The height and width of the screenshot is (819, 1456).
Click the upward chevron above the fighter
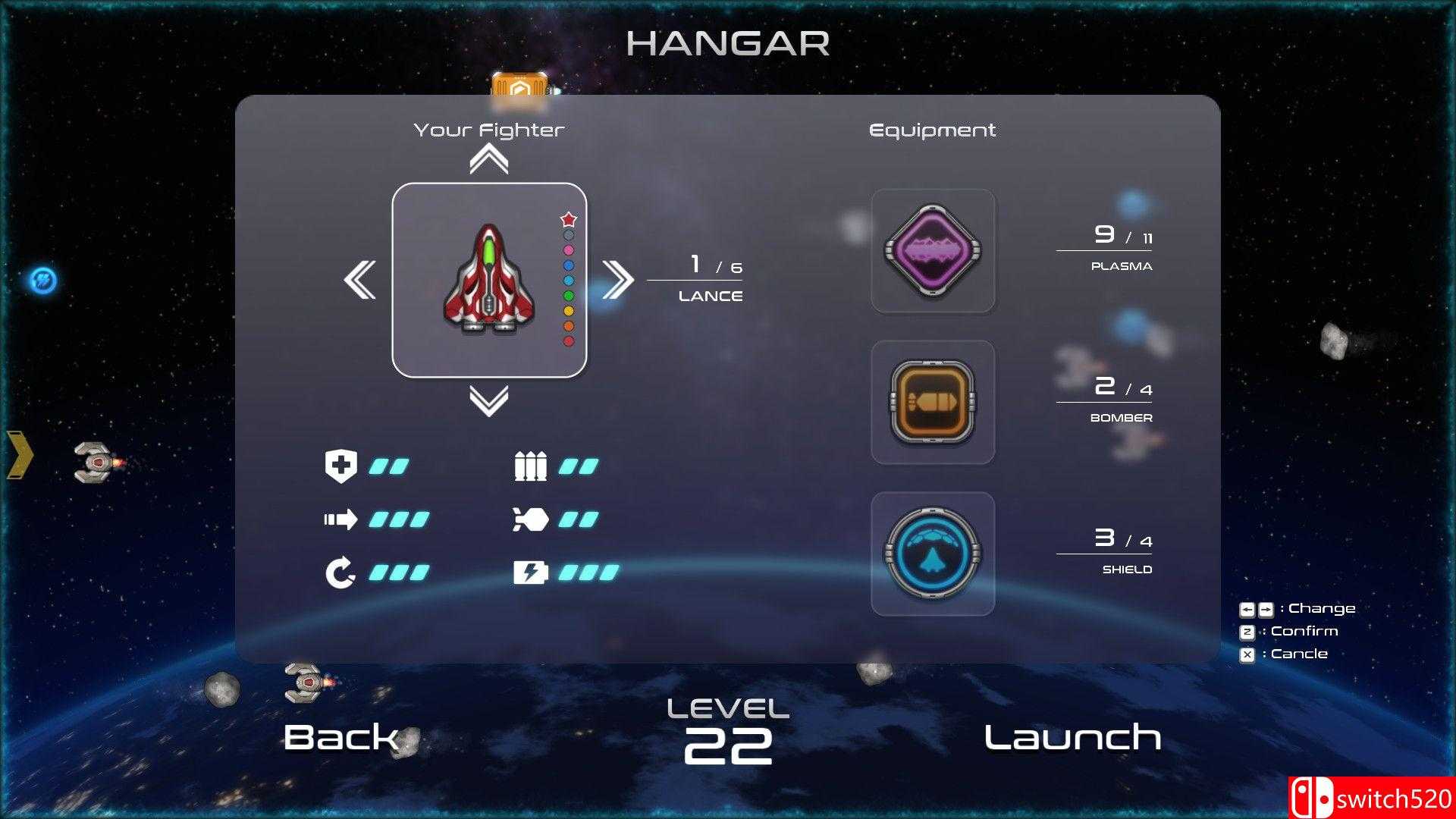pyautogui.click(x=489, y=157)
